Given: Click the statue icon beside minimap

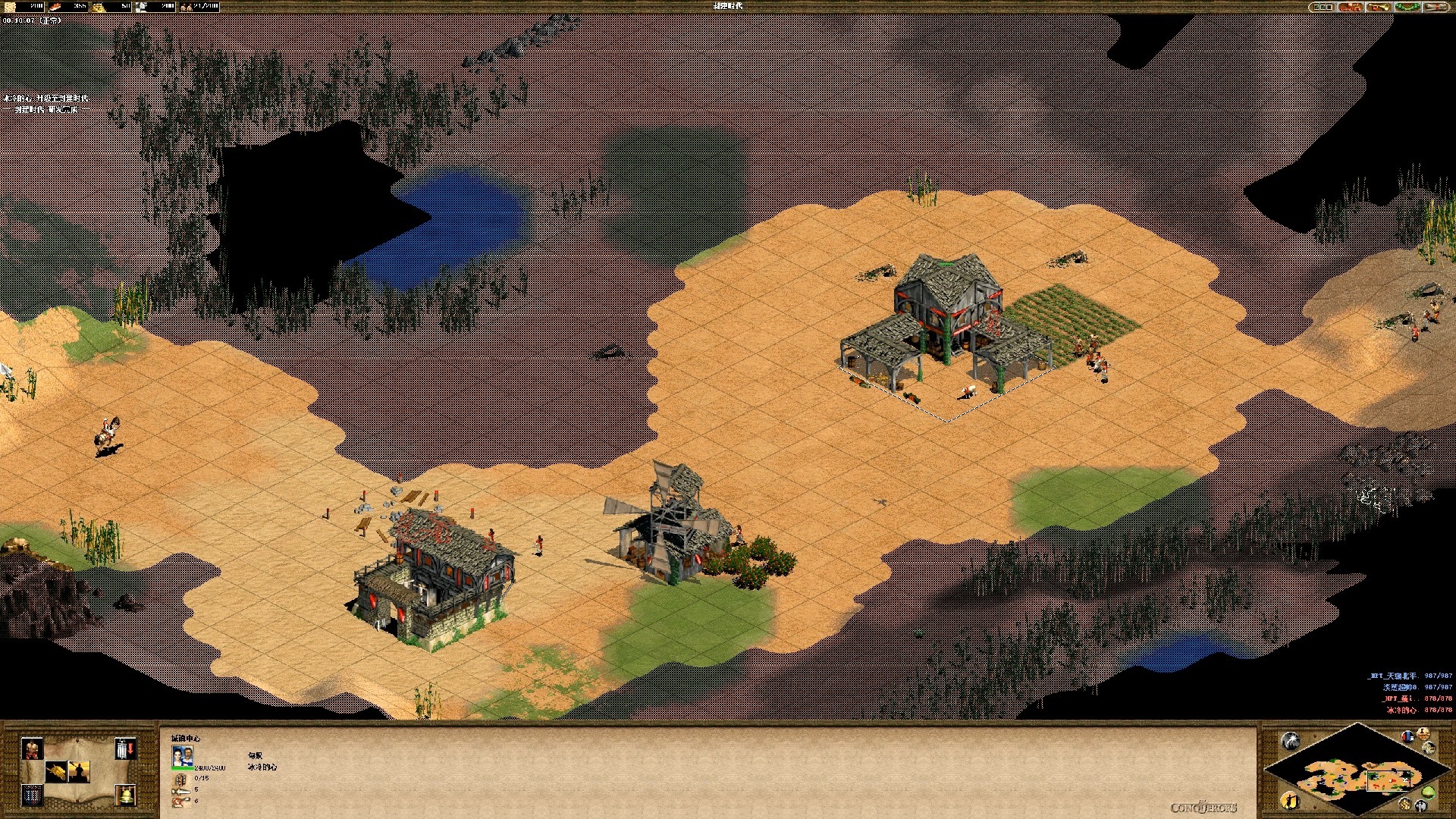Looking at the screenshot, I should tap(1423, 733).
